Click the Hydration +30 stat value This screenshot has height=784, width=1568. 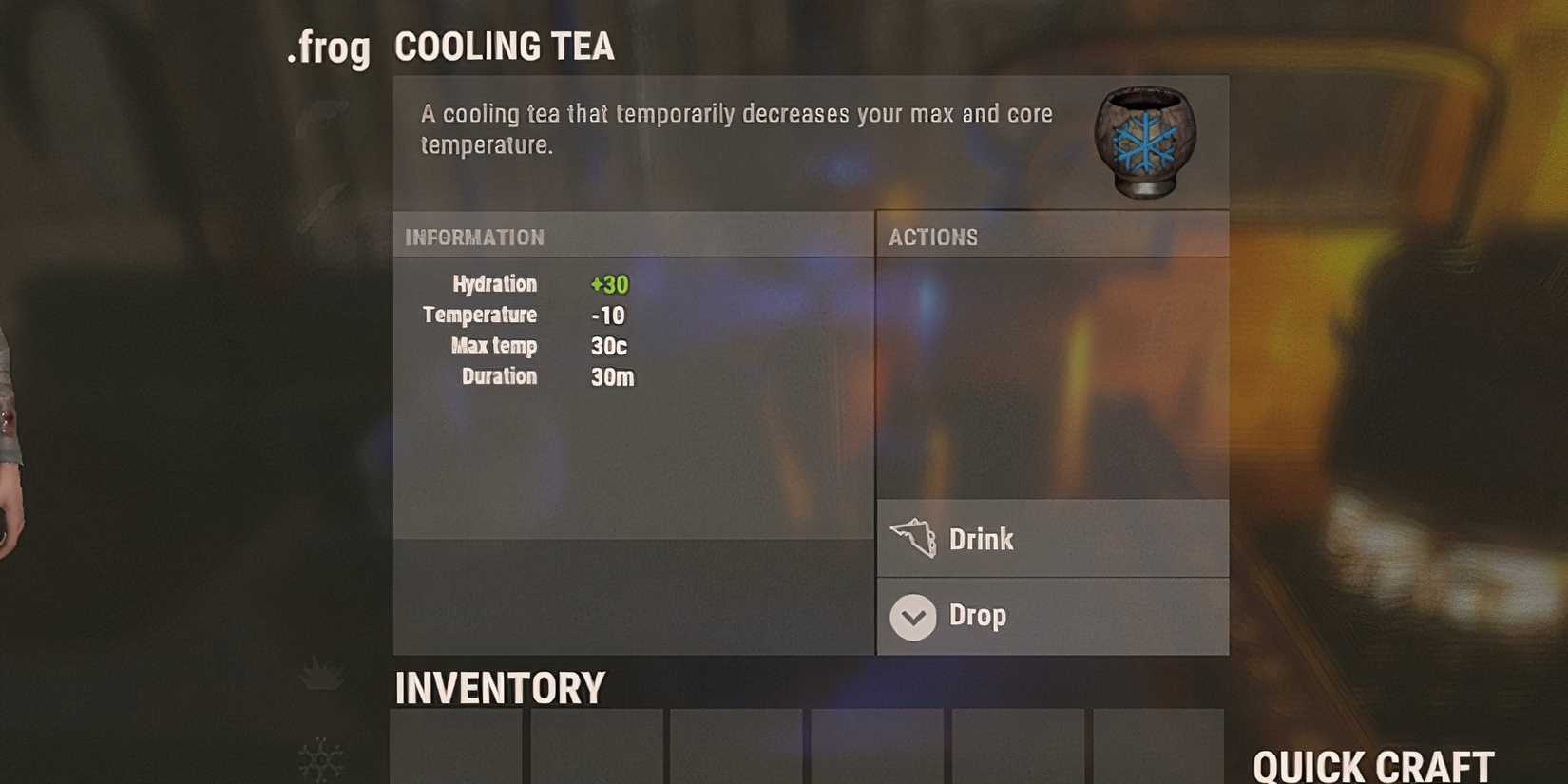609,283
